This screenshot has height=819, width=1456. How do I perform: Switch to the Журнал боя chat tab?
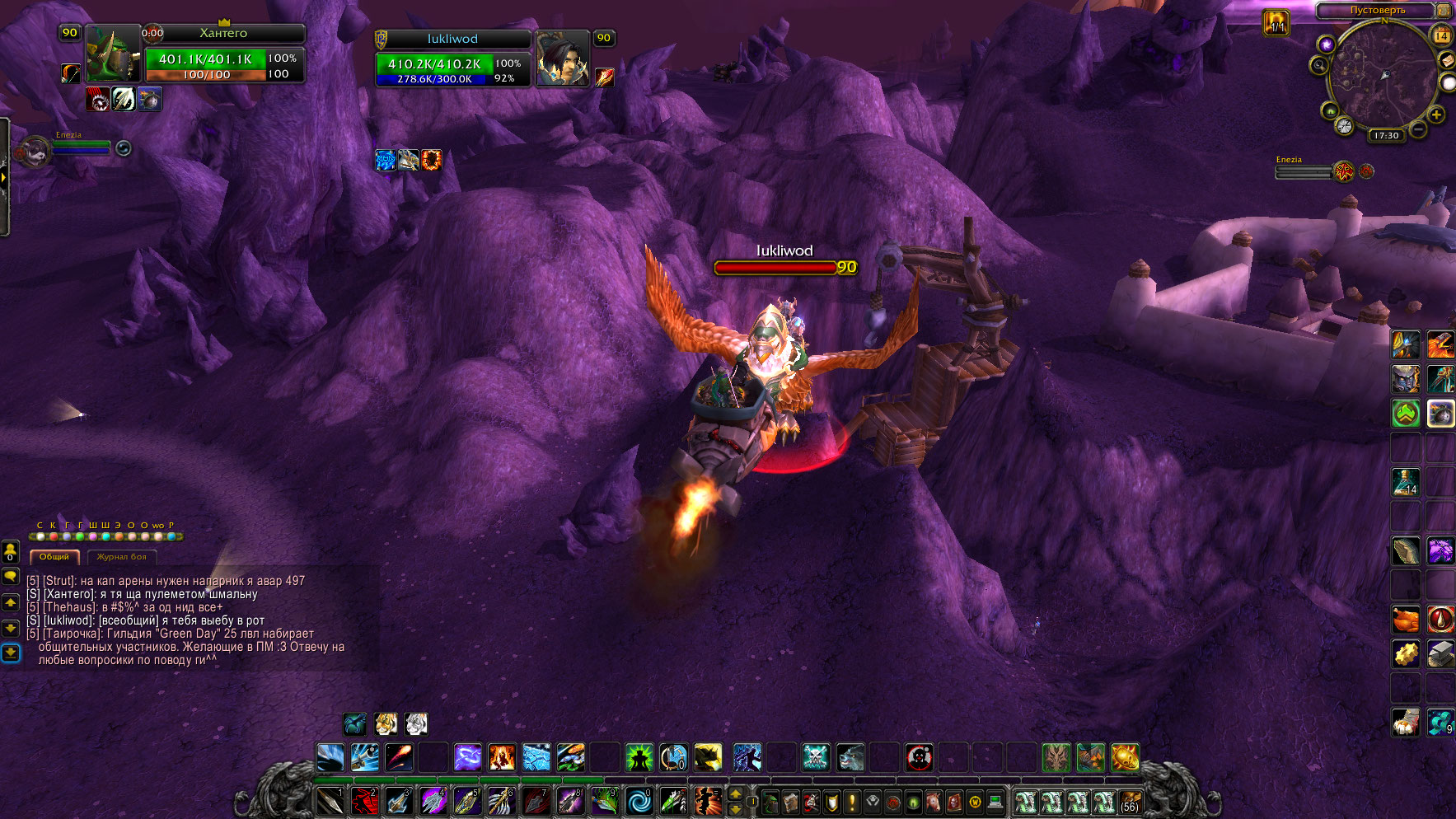pyautogui.click(x=121, y=557)
